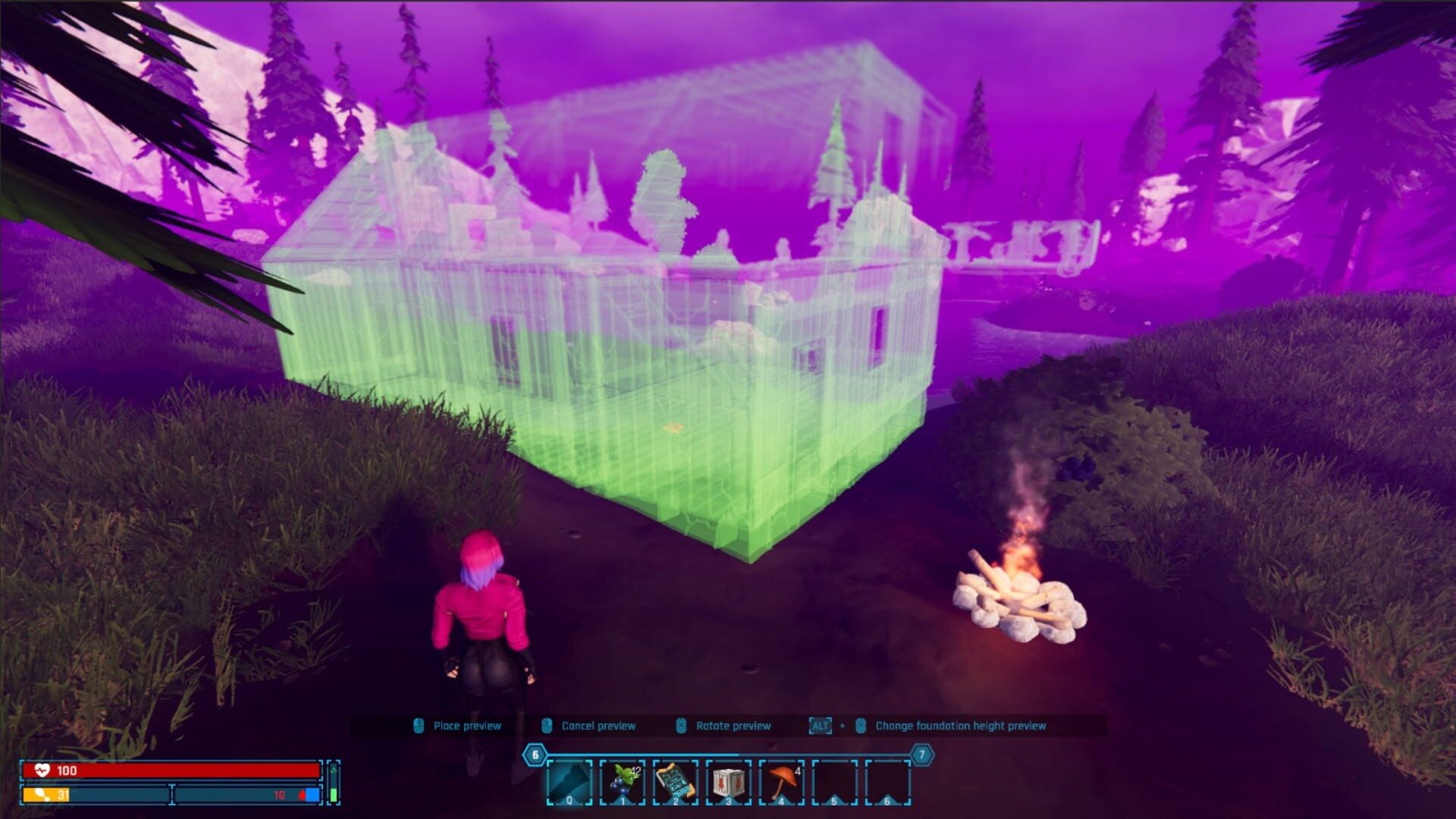The width and height of the screenshot is (1456, 819).
Task: Expand the chevron under empty hotbar slot 5
Action: pos(833,801)
